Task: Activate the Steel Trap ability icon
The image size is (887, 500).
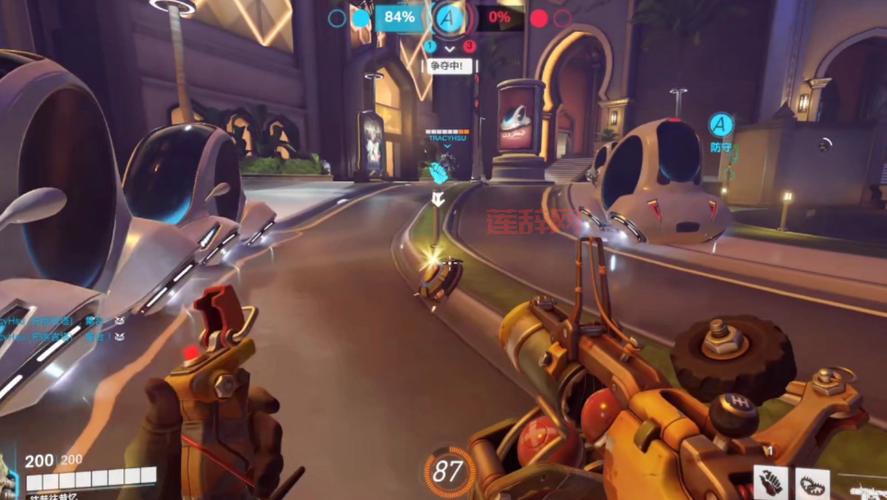Action: click(x=815, y=483)
